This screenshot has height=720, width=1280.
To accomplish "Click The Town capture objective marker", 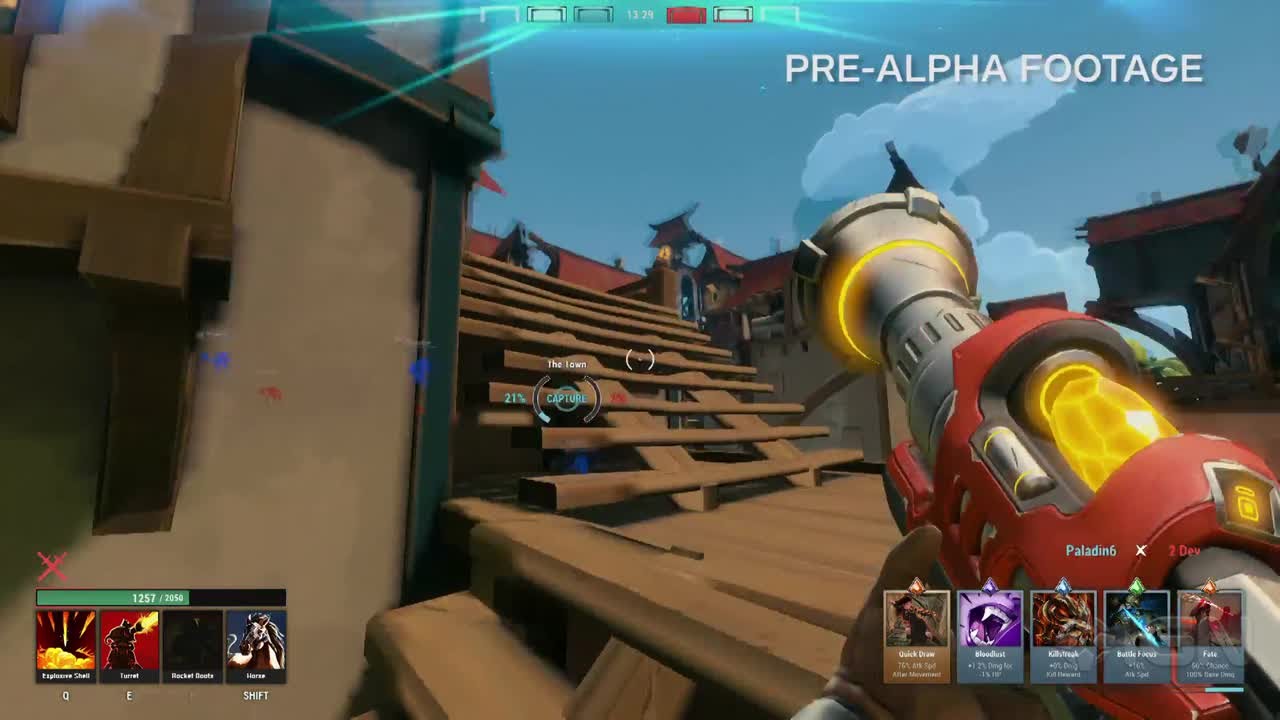I will 566,398.
